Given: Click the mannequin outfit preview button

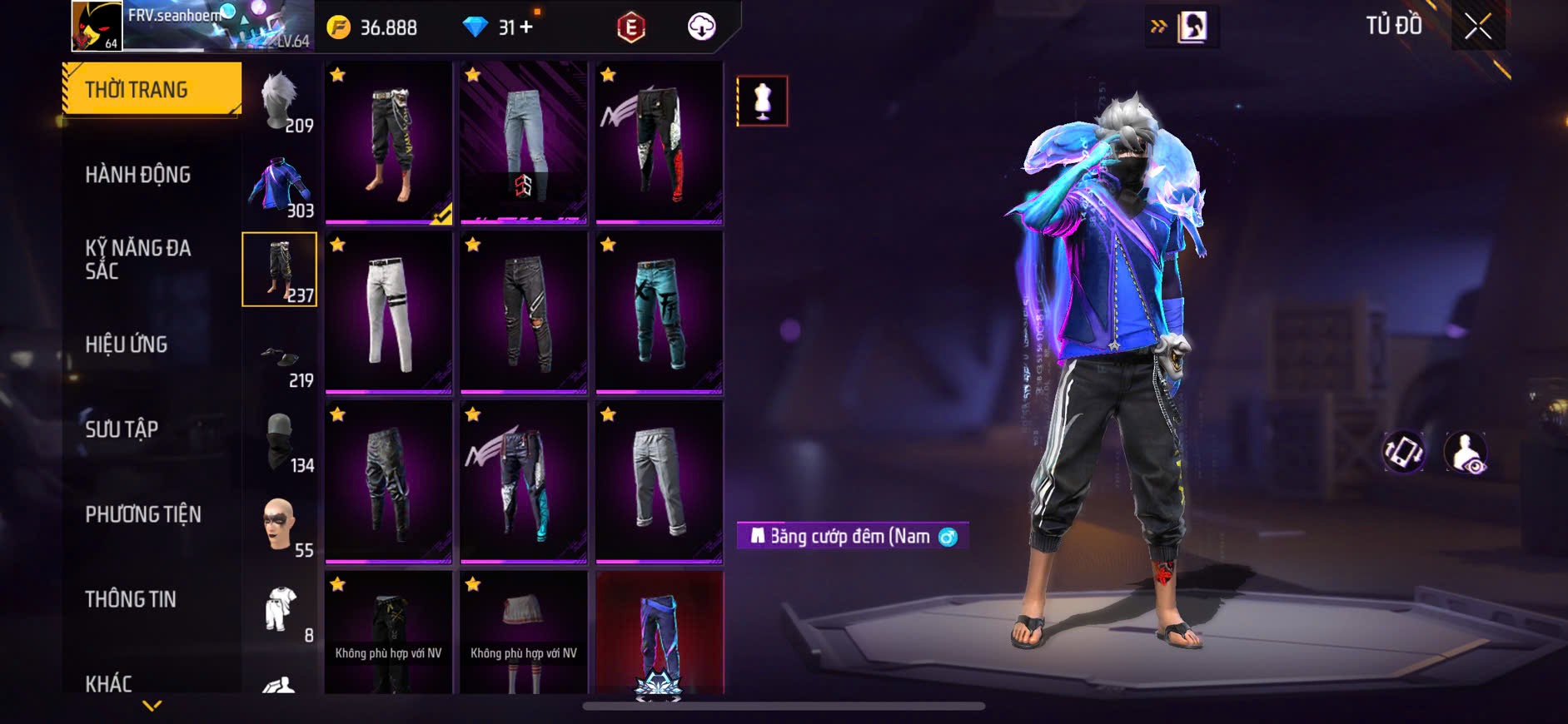Looking at the screenshot, I should tap(762, 101).
